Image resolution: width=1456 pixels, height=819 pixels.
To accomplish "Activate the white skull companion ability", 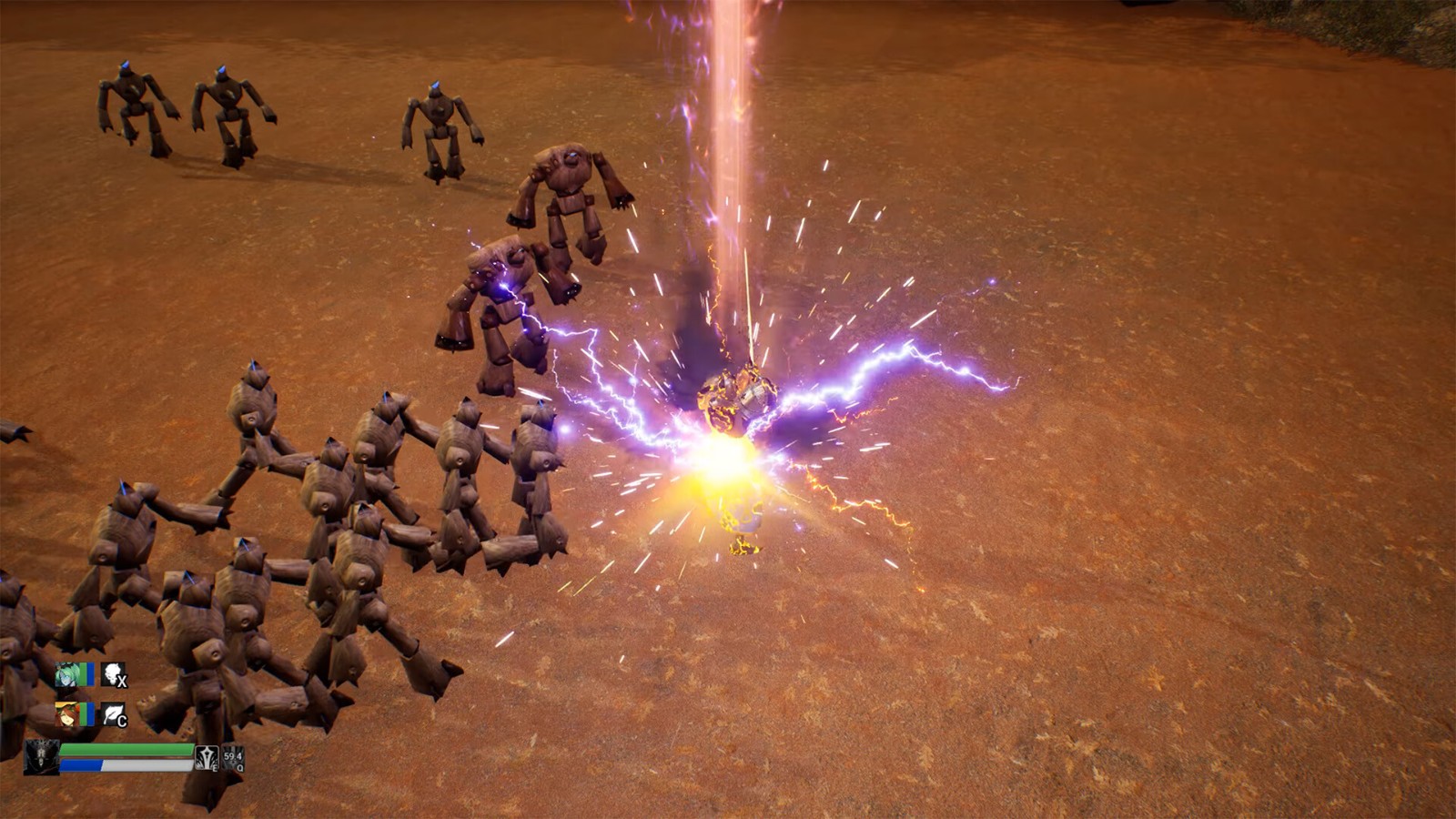I will [x=113, y=674].
